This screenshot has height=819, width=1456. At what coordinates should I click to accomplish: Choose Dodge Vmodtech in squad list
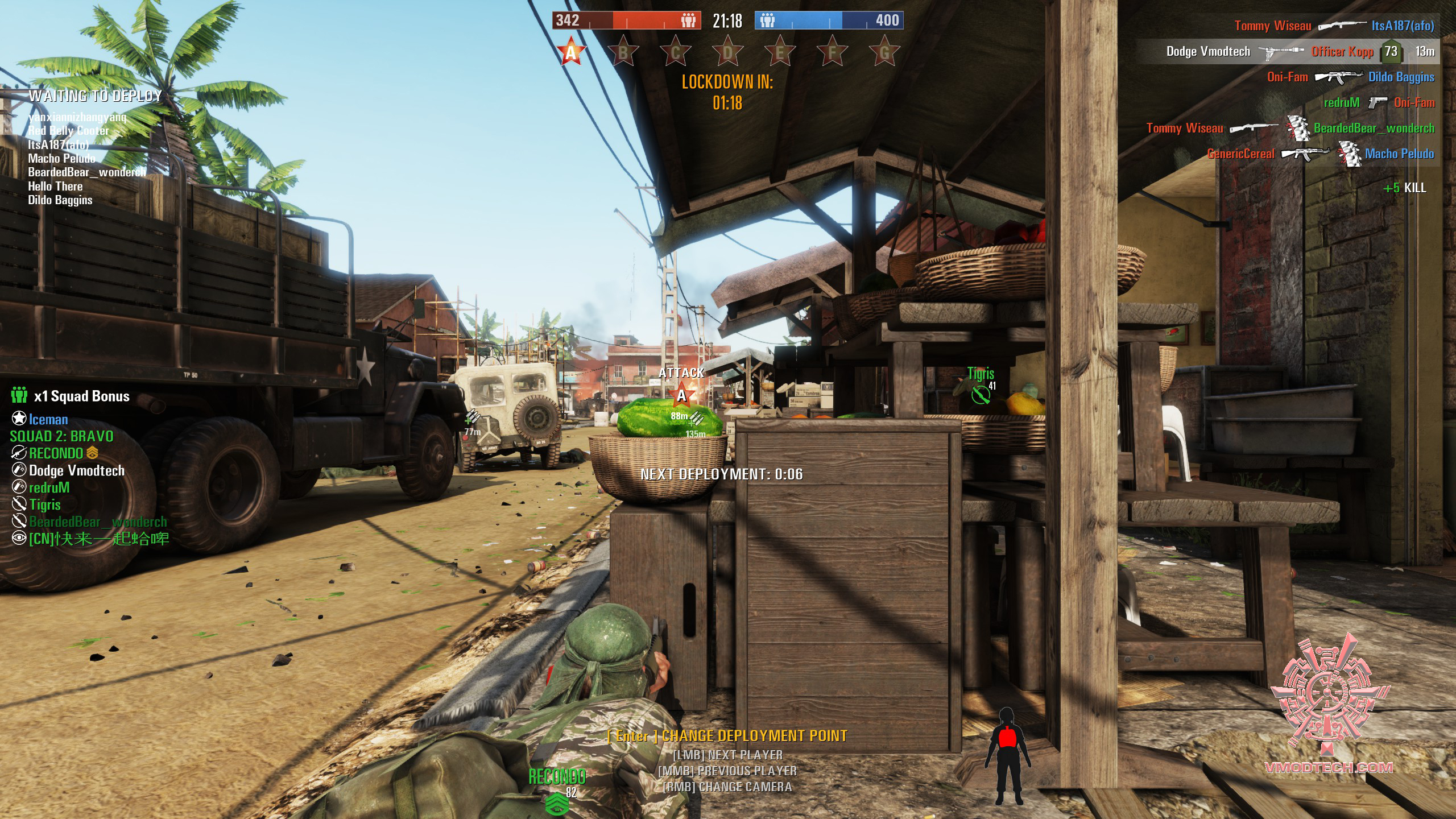[76, 470]
